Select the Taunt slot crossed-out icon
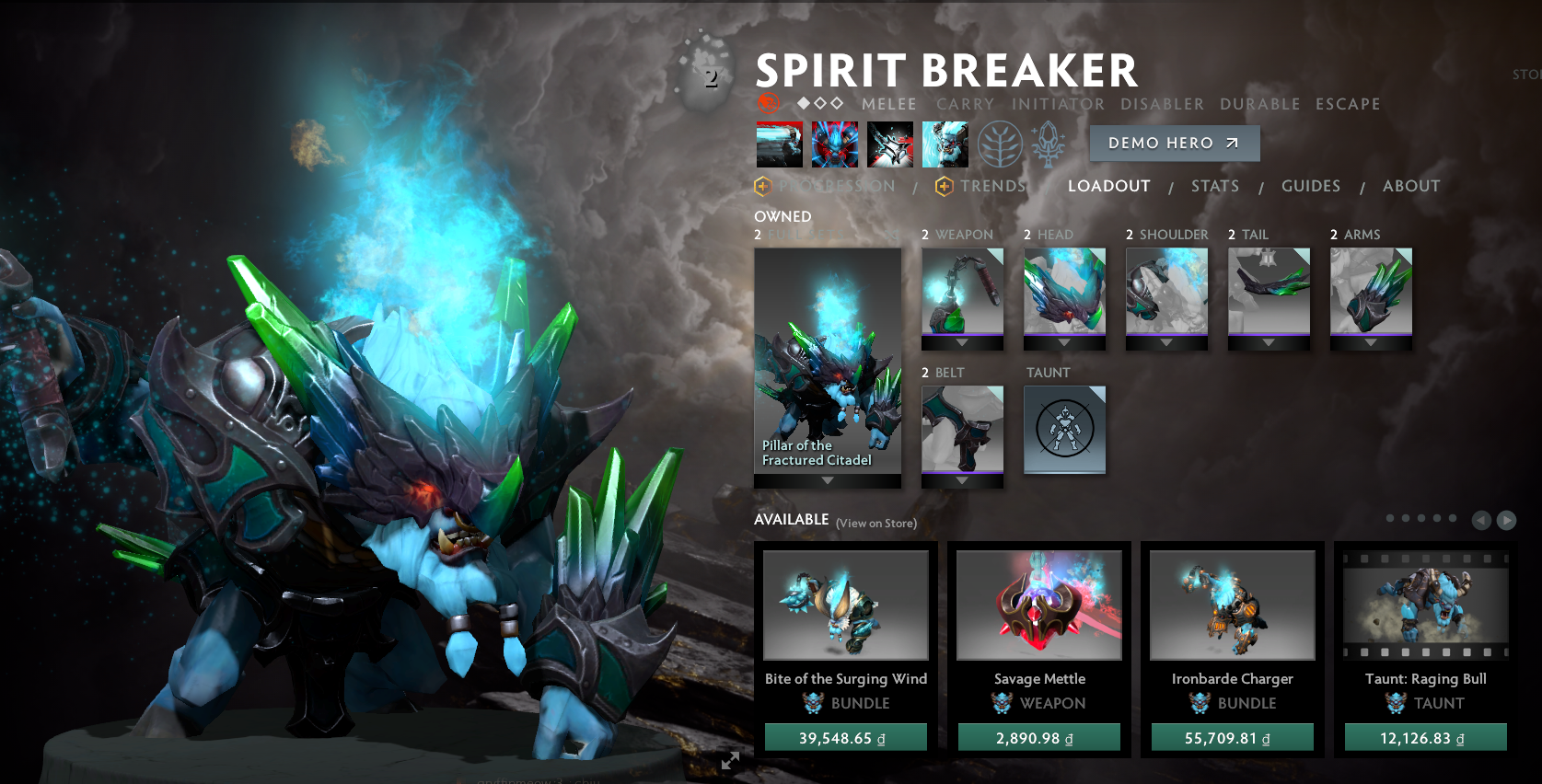The height and width of the screenshot is (784, 1542). (1064, 431)
